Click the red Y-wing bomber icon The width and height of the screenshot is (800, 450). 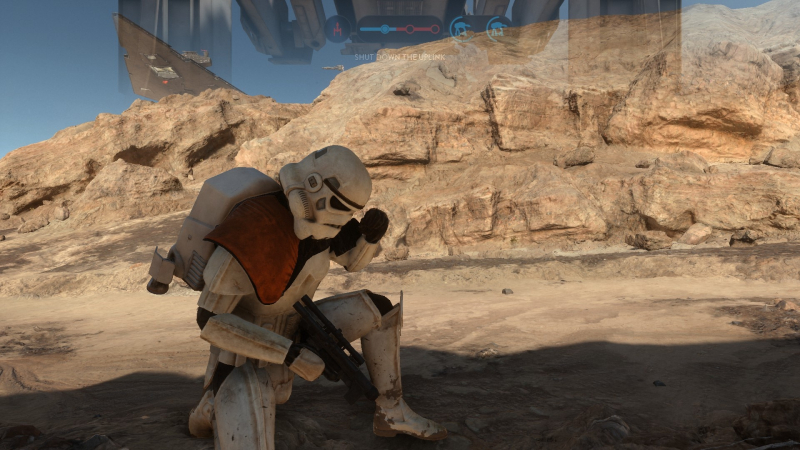tap(338, 28)
